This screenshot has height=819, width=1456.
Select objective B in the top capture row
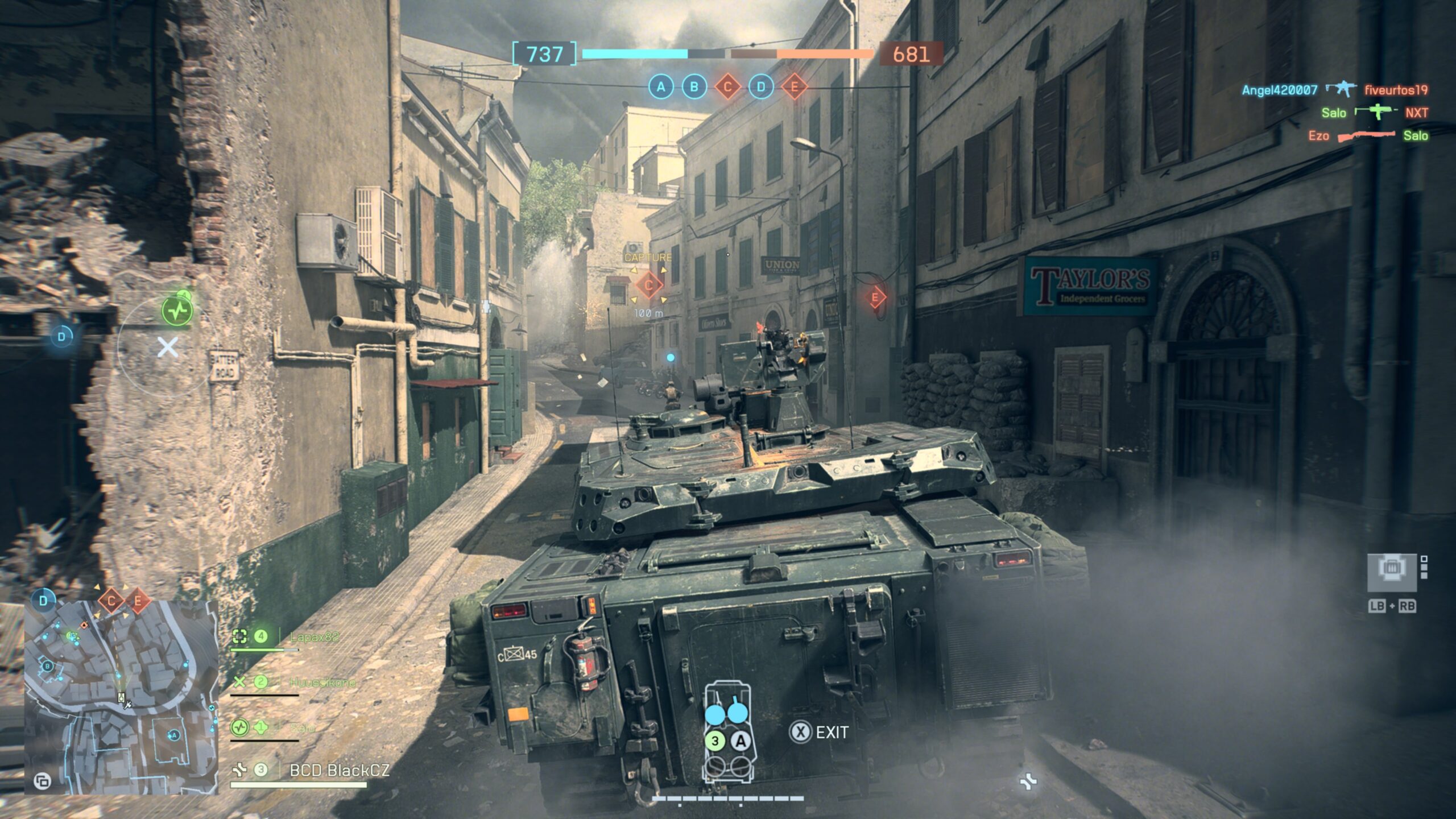pos(694,87)
